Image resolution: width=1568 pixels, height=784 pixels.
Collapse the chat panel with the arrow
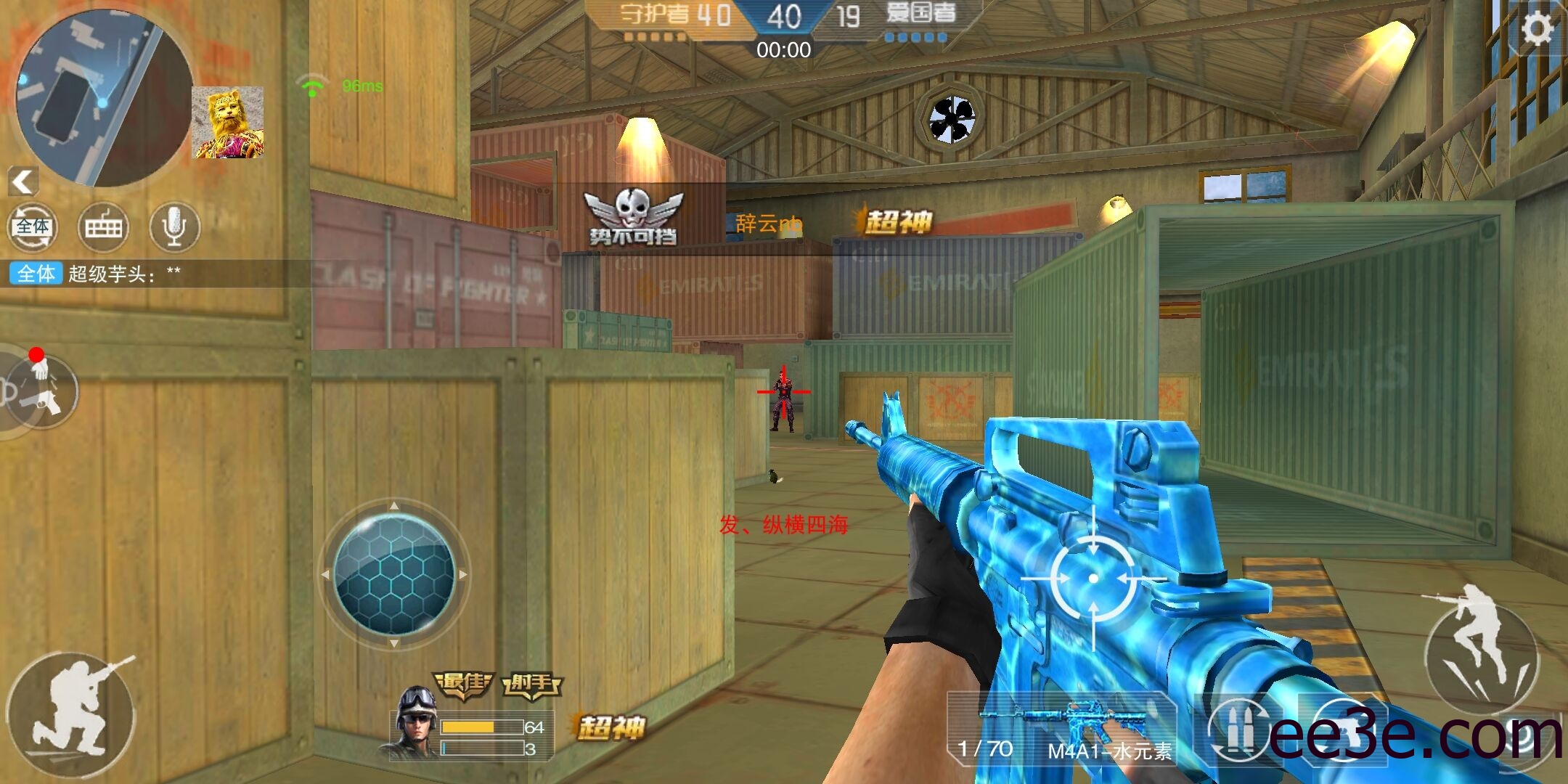pos(23,181)
